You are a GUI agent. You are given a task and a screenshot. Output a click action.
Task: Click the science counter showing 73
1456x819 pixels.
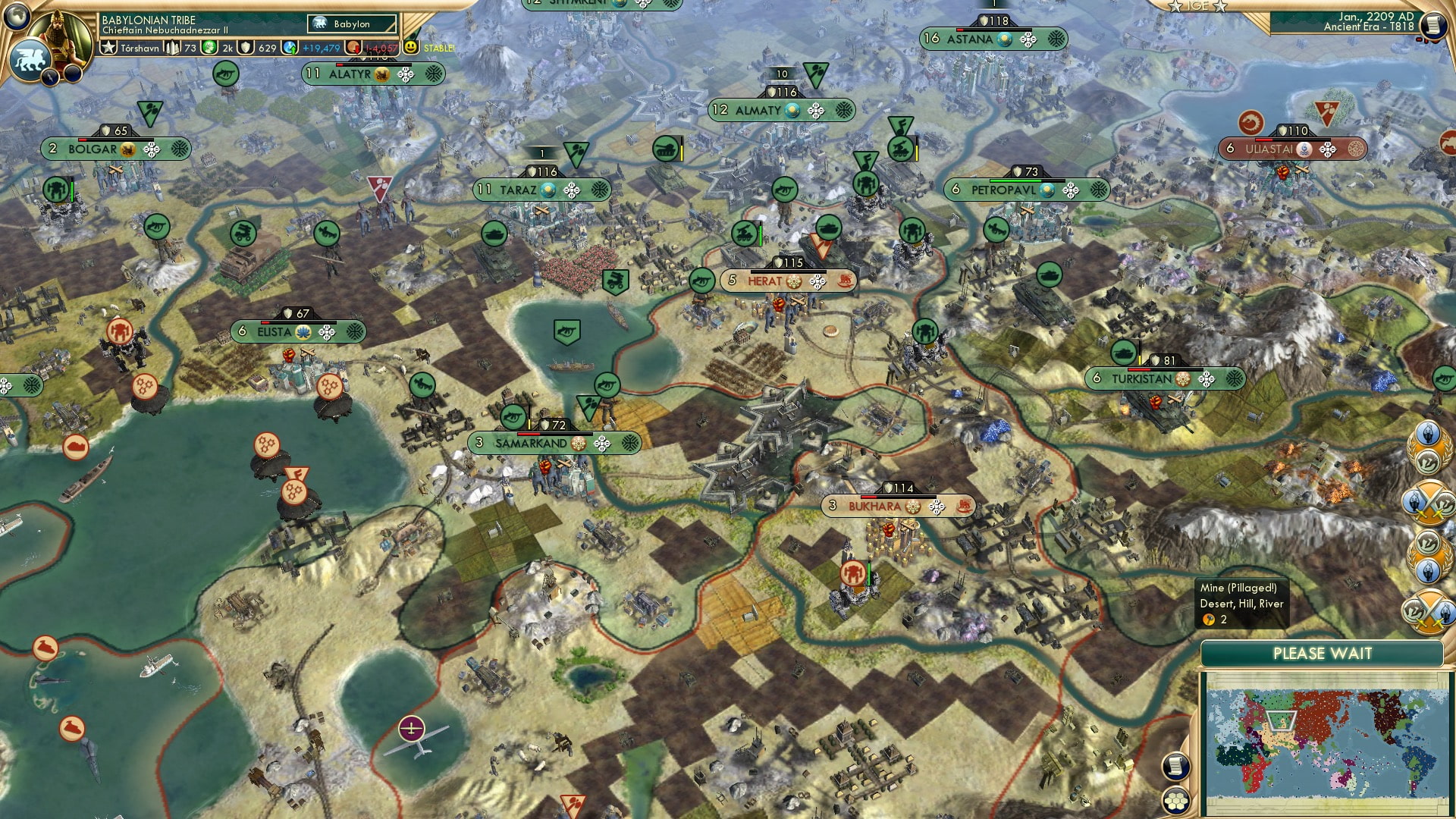click(x=187, y=47)
